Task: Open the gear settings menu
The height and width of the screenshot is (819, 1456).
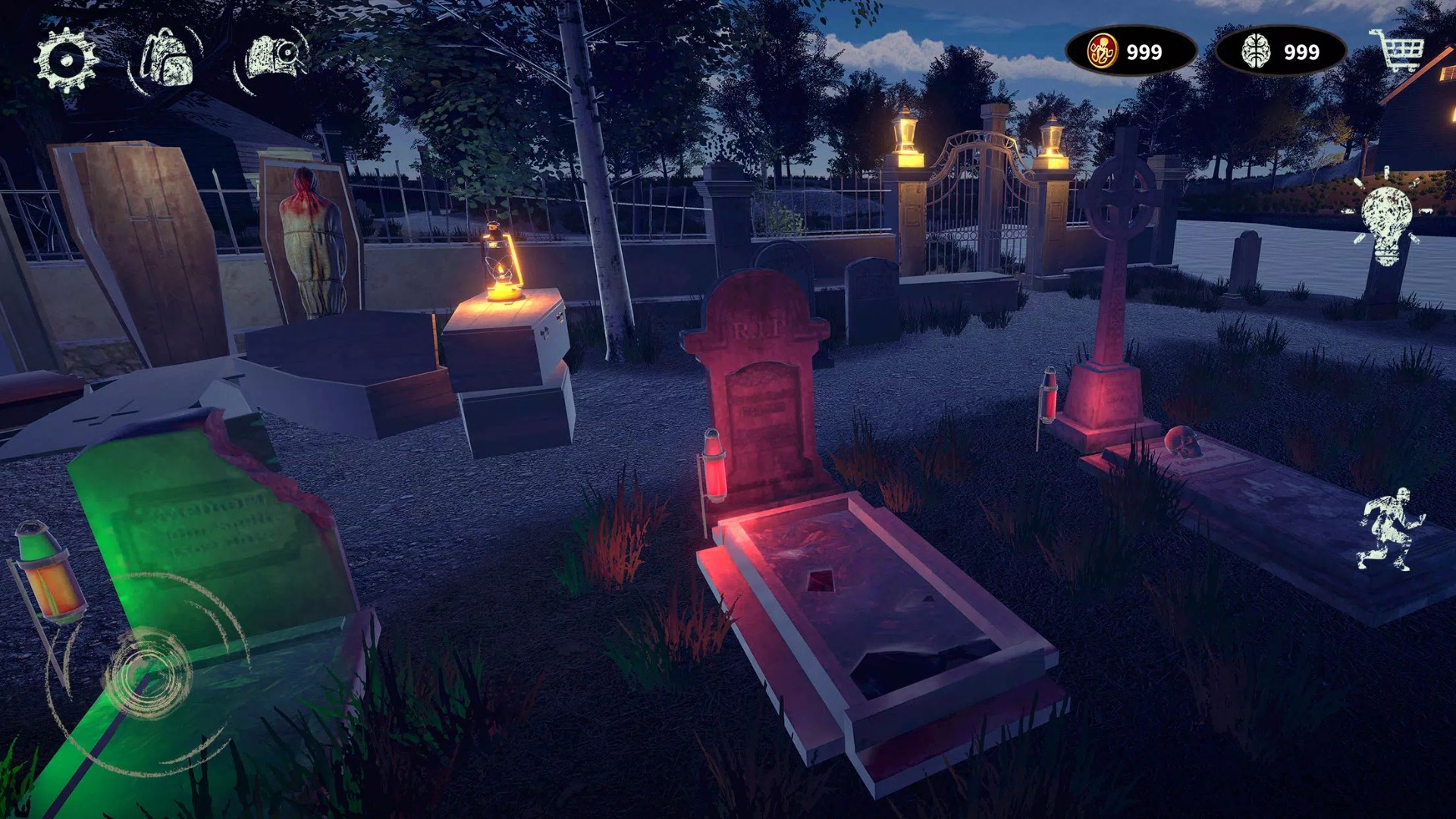Action: pyautogui.click(x=67, y=60)
